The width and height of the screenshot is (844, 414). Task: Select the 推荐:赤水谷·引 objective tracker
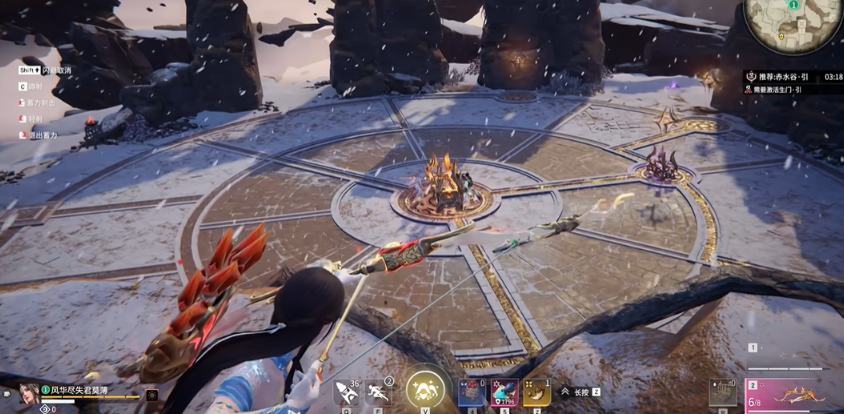pyautogui.click(x=782, y=76)
